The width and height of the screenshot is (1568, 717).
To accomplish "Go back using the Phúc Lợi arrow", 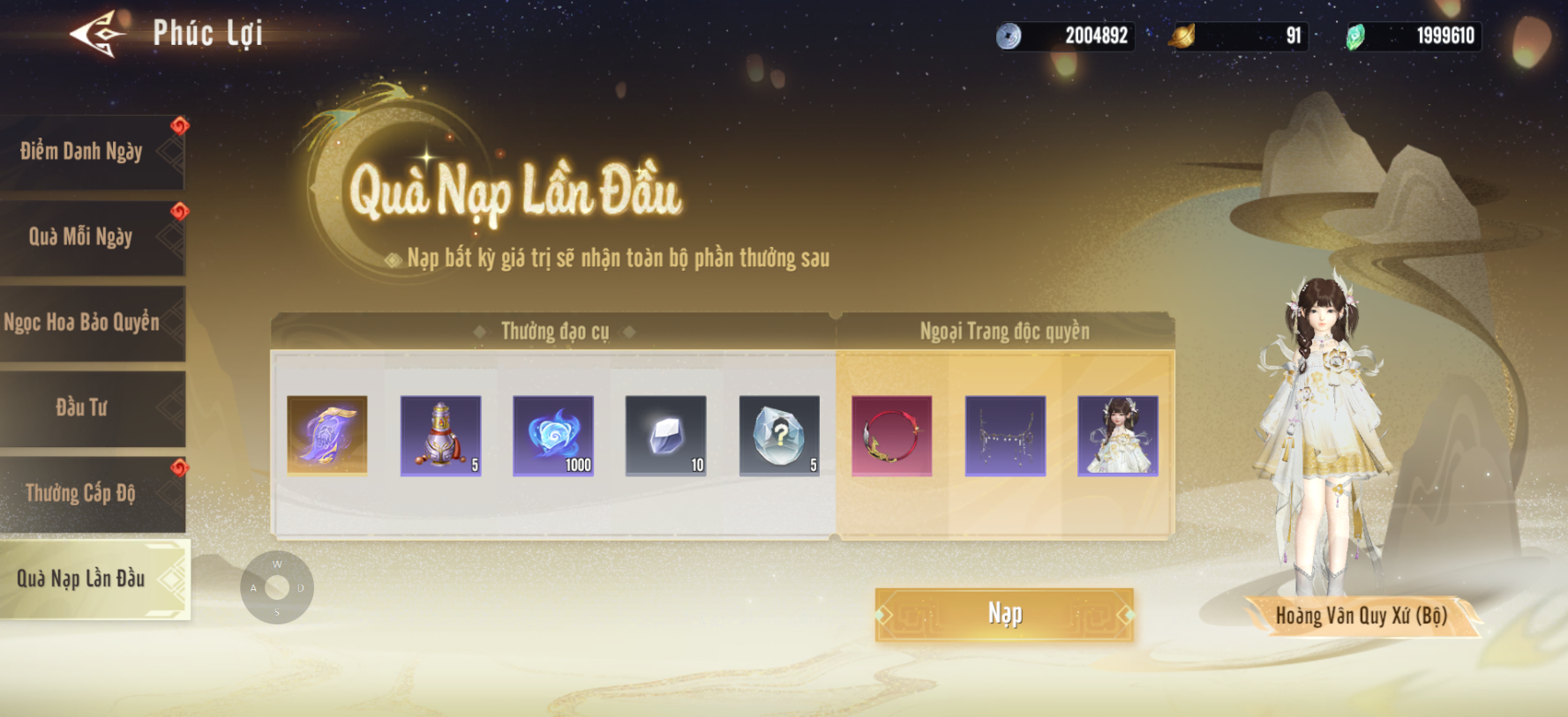I will [x=97, y=34].
